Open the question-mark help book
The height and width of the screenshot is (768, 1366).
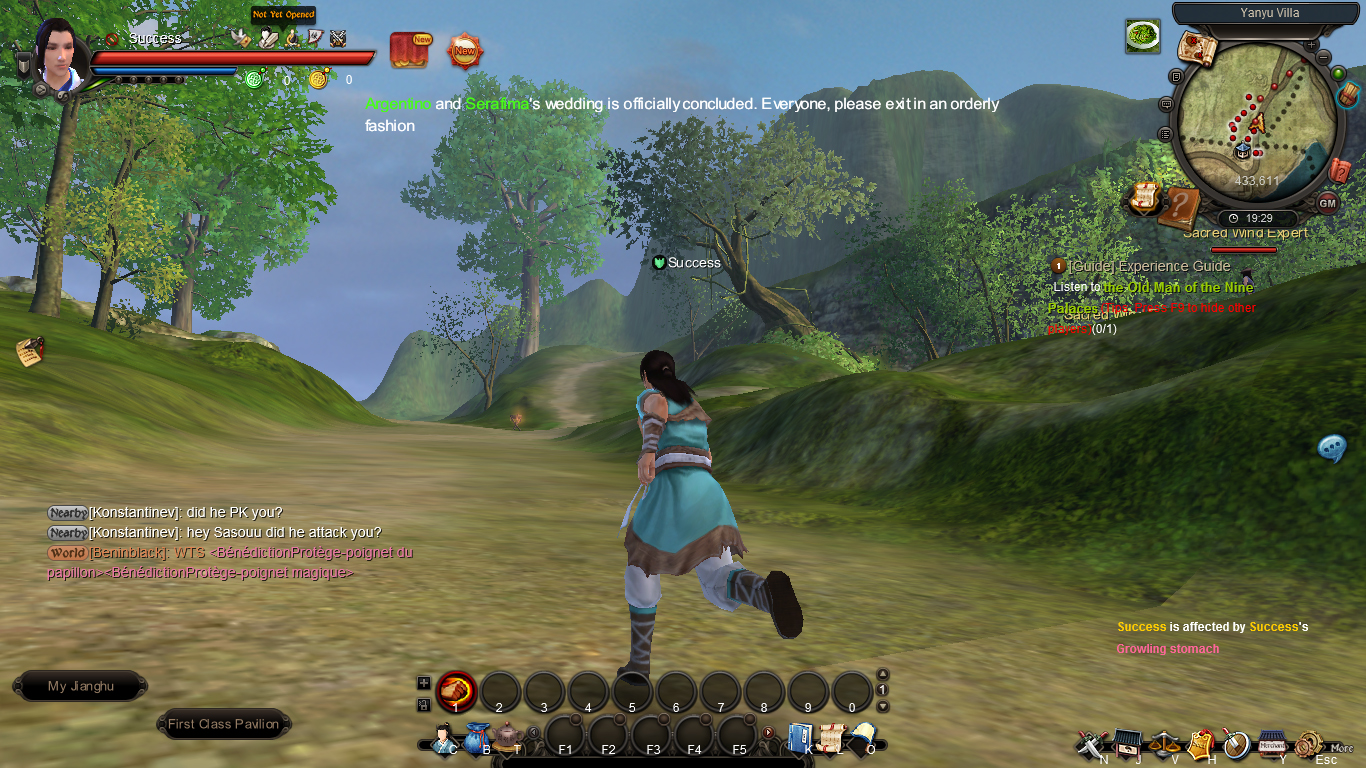click(x=1181, y=207)
